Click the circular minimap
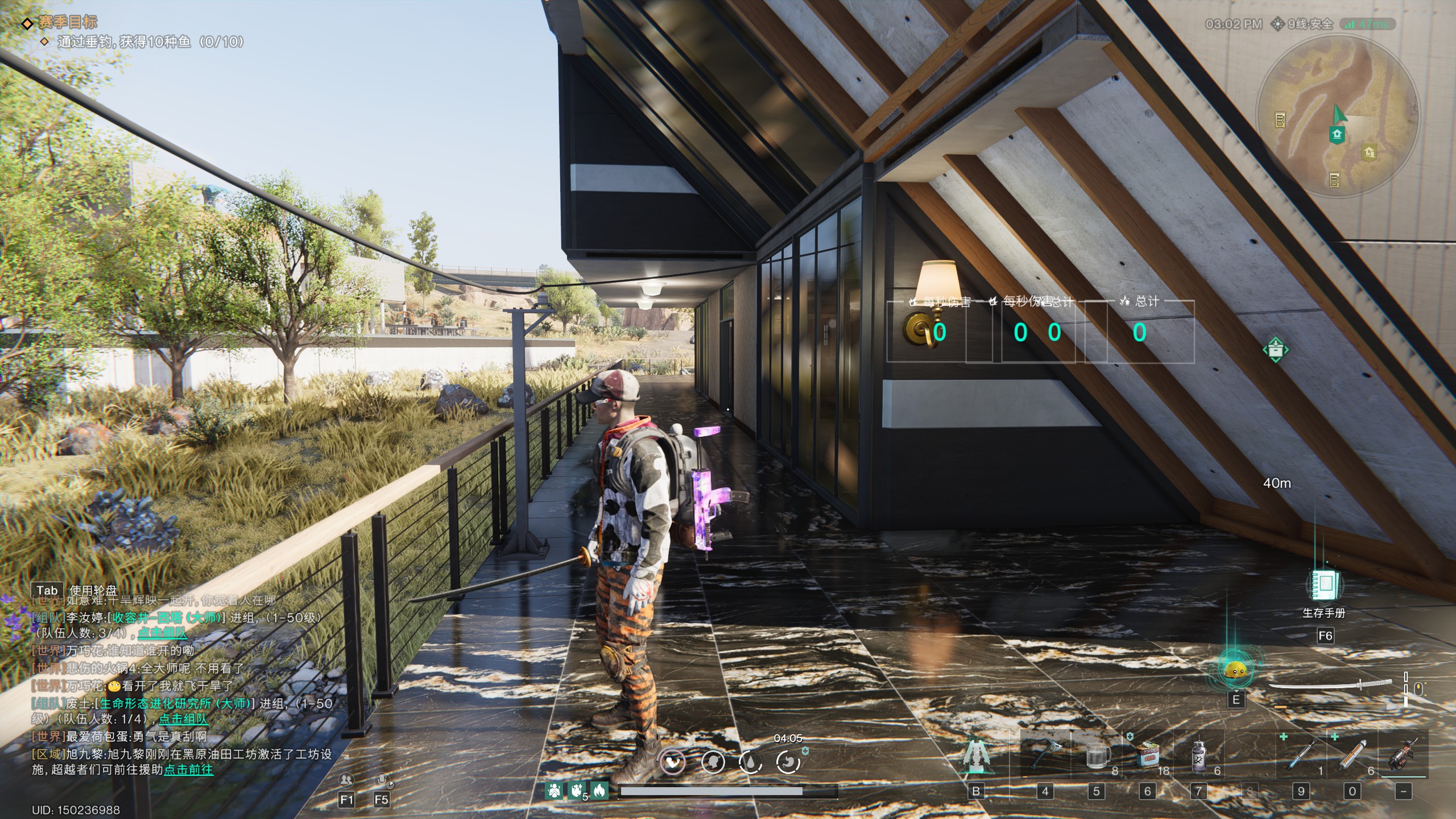Screen dimensions: 1456x819 [x=1338, y=117]
